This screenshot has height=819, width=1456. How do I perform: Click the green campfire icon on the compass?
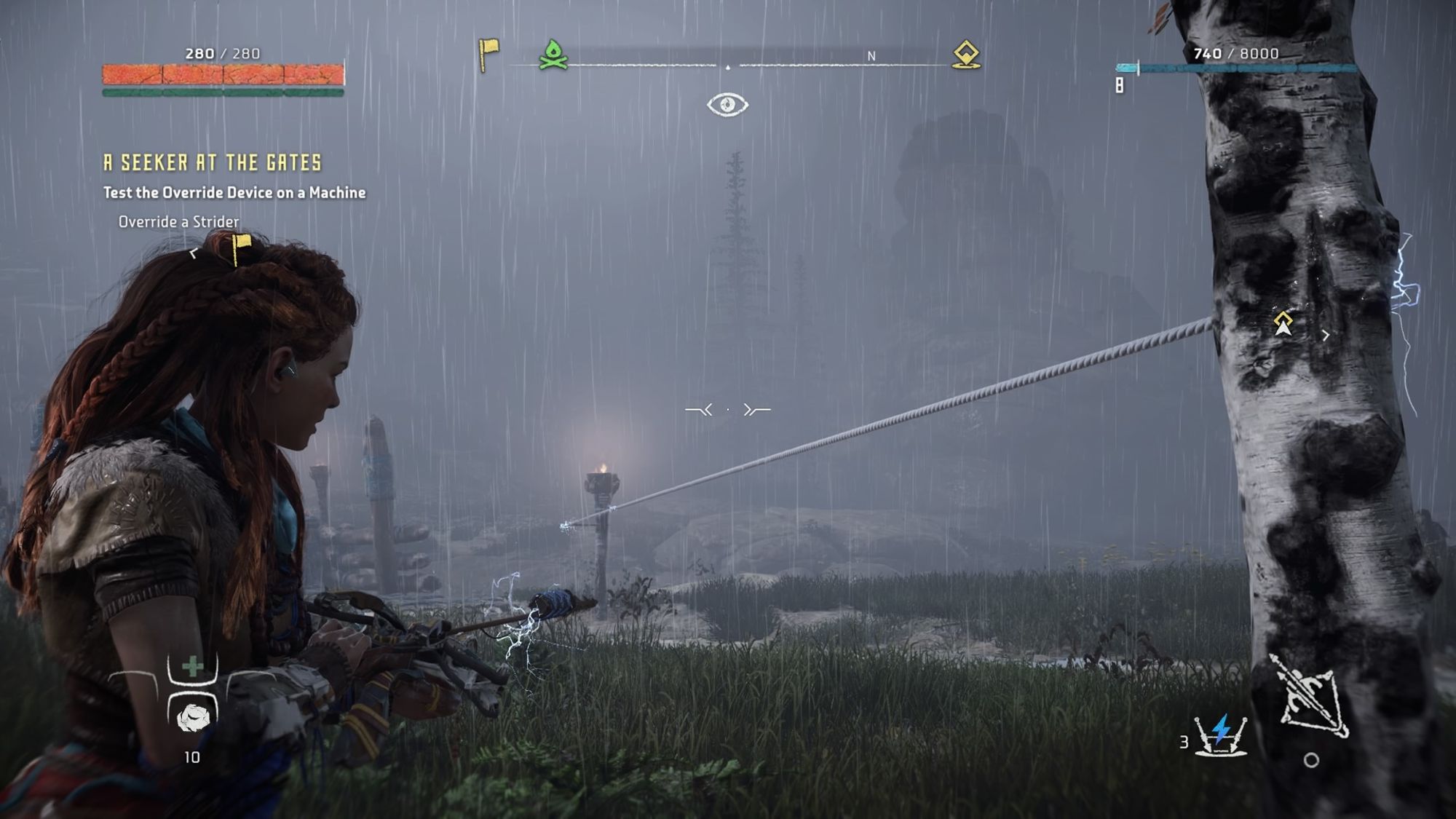[x=553, y=55]
